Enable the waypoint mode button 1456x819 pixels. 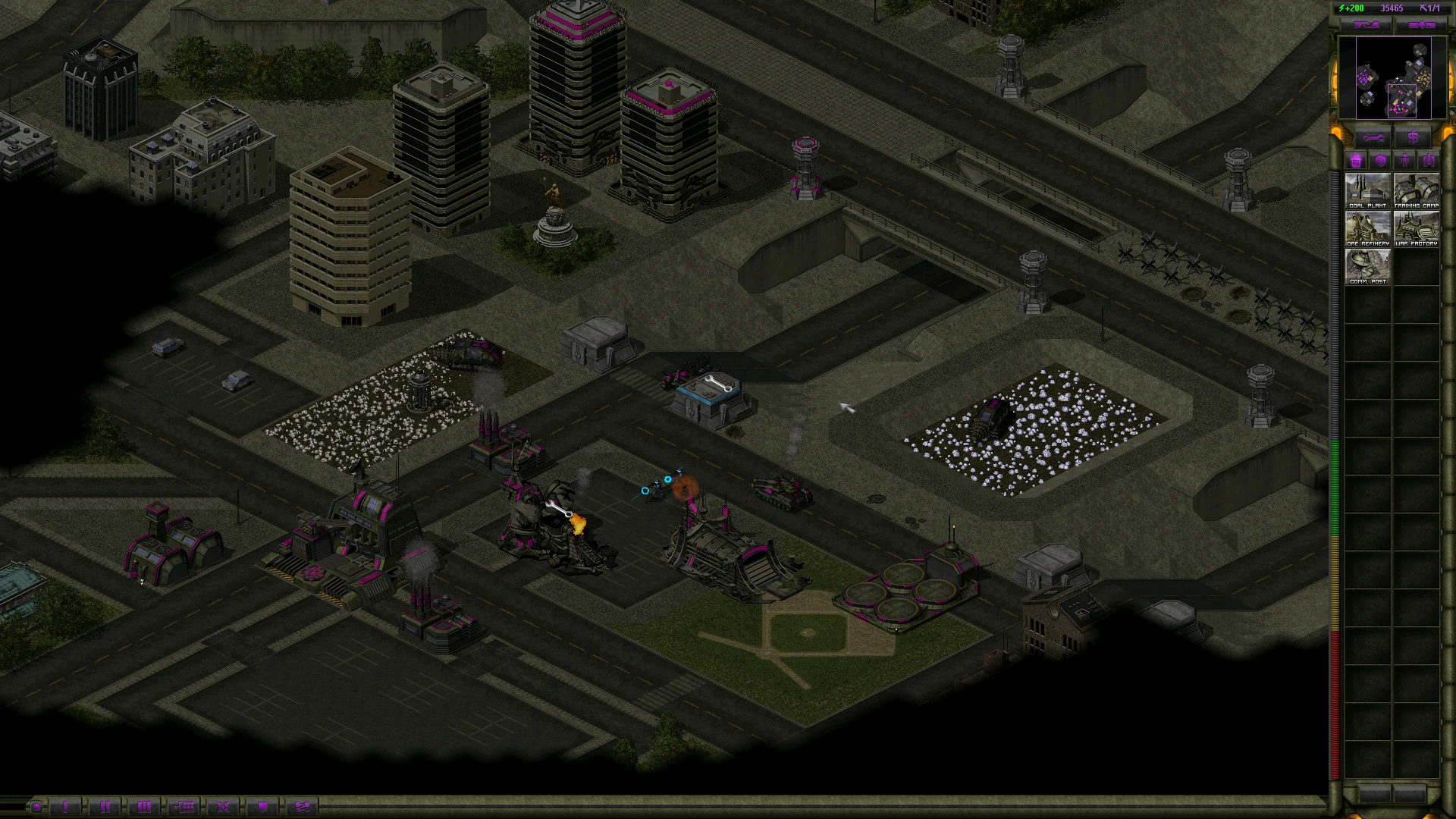pyautogui.click(x=302, y=807)
